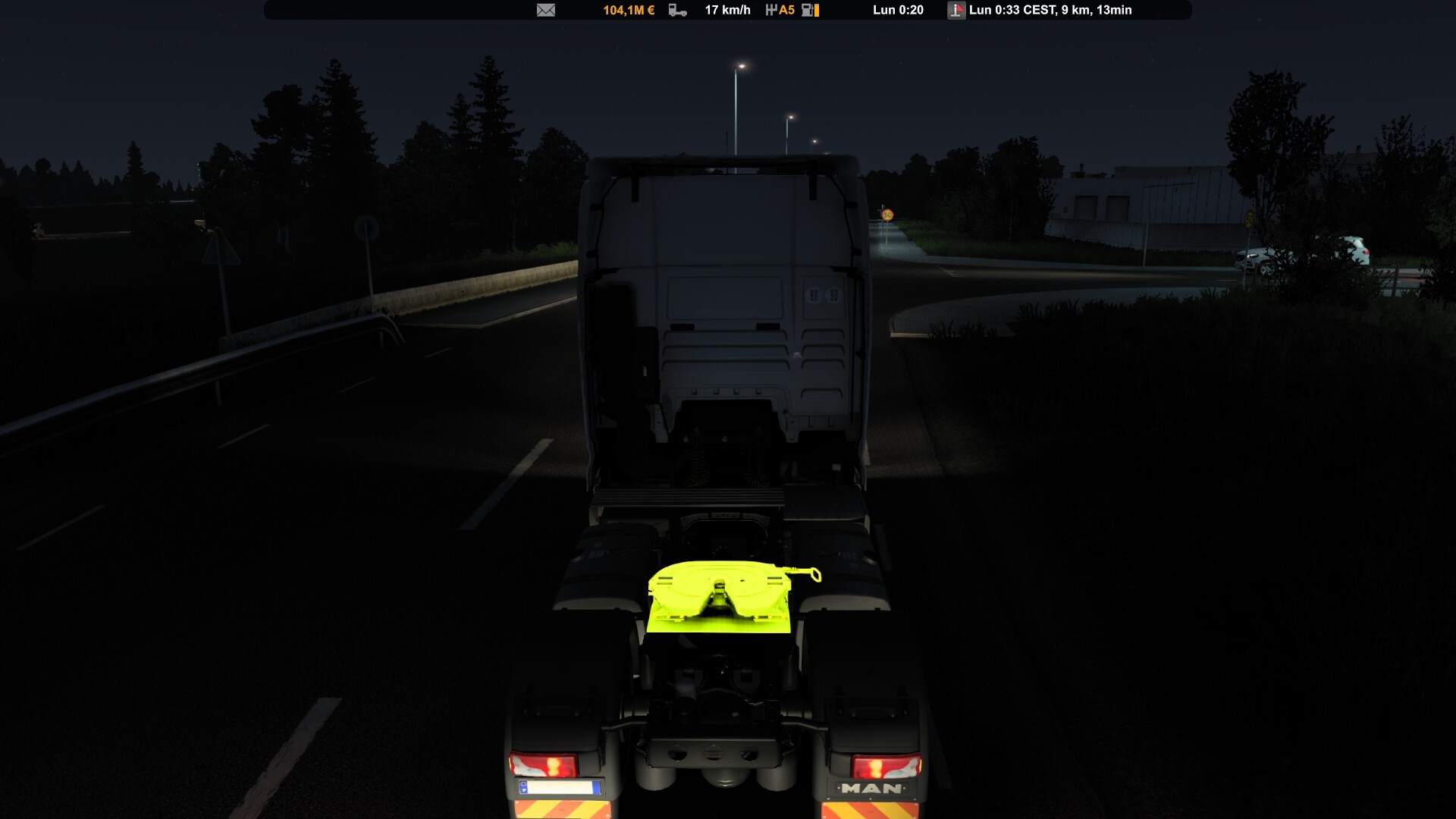This screenshot has width=1456, height=819.
Task: Expand the Lun 0:20 game clock
Action: tap(897, 10)
